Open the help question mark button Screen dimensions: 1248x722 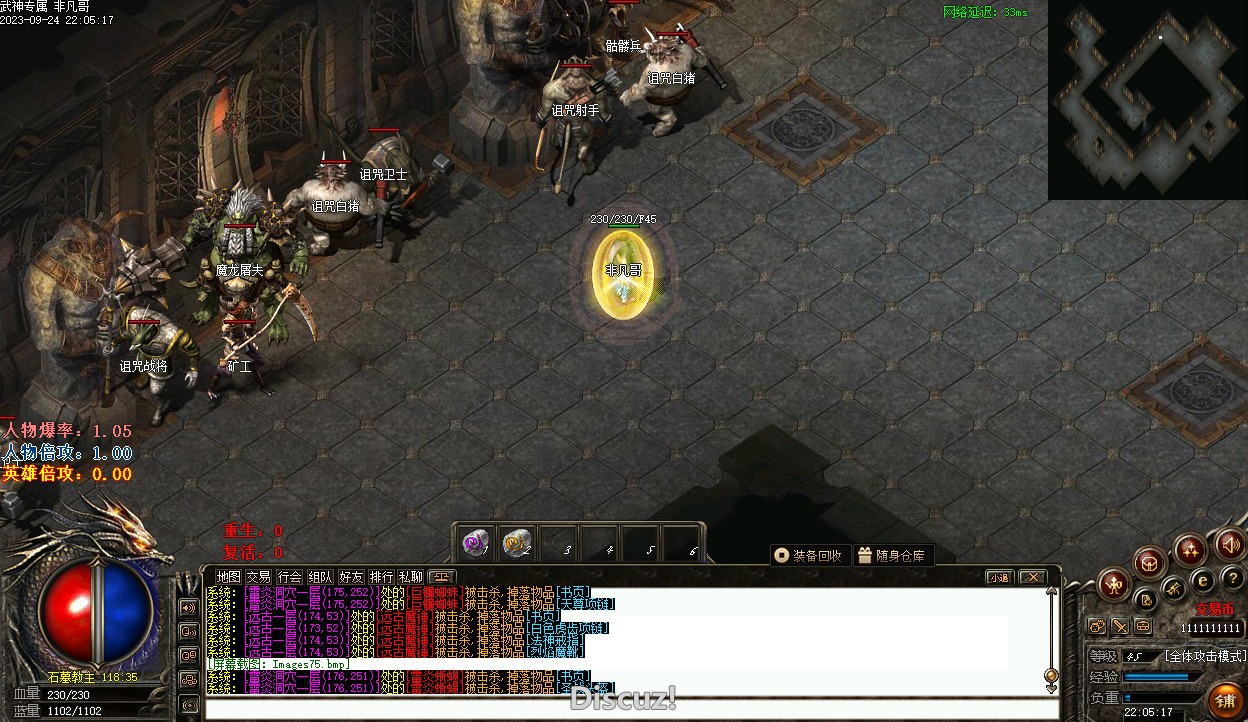pyautogui.click(x=1232, y=579)
